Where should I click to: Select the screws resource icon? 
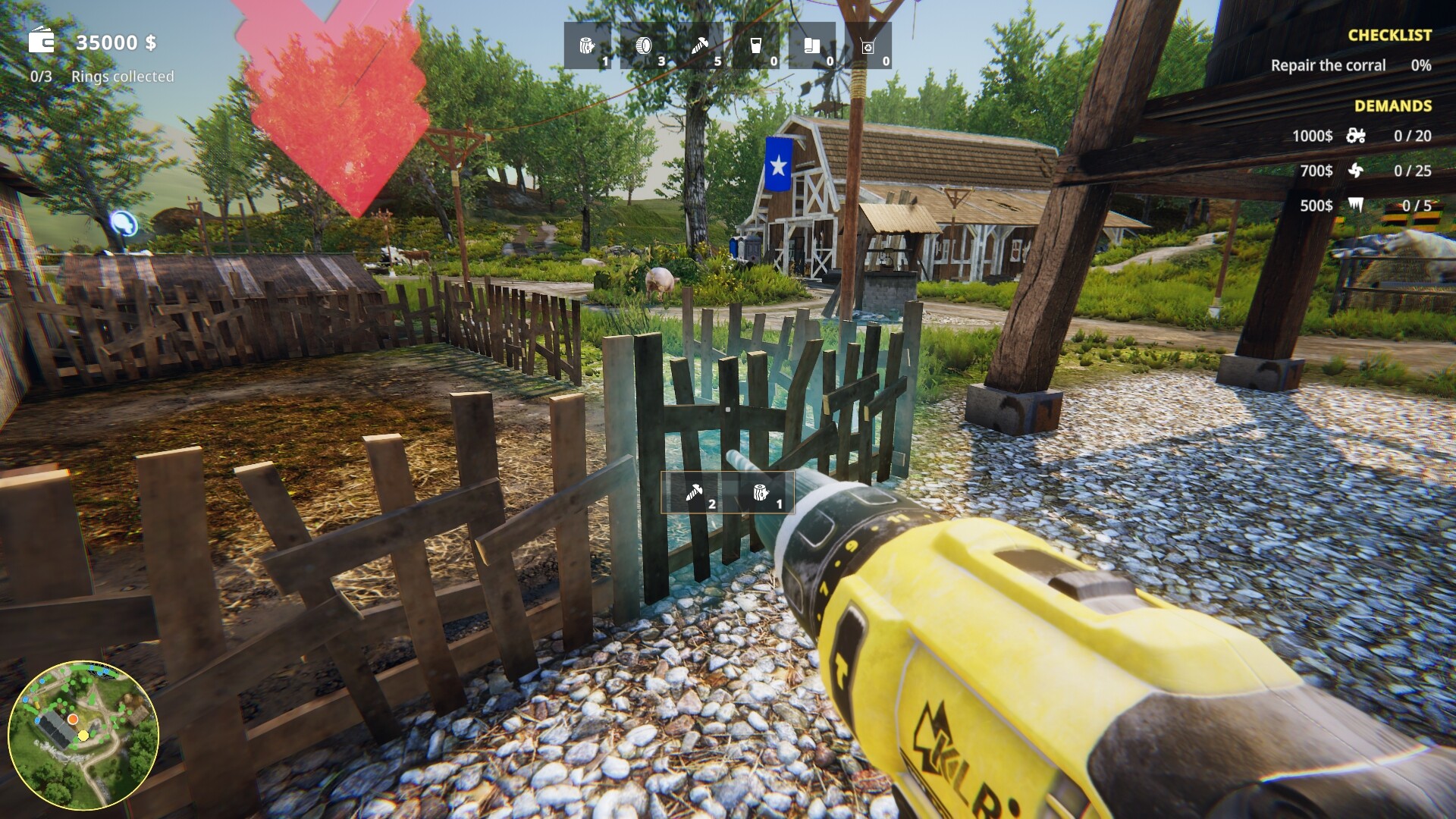[x=701, y=45]
